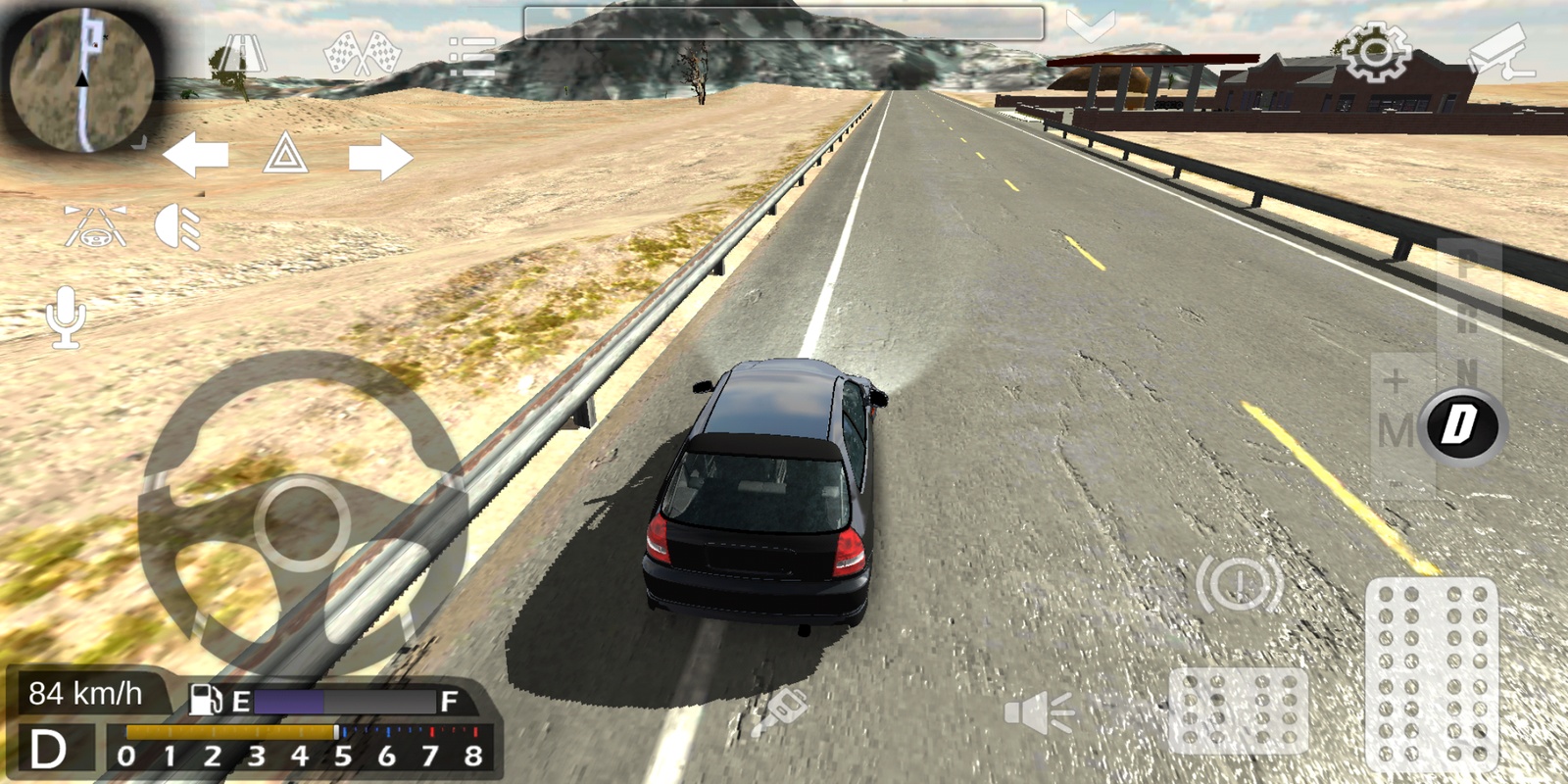Activate the left turn signal arrow
Screen dimensions: 1568x784
(x=196, y=156)
